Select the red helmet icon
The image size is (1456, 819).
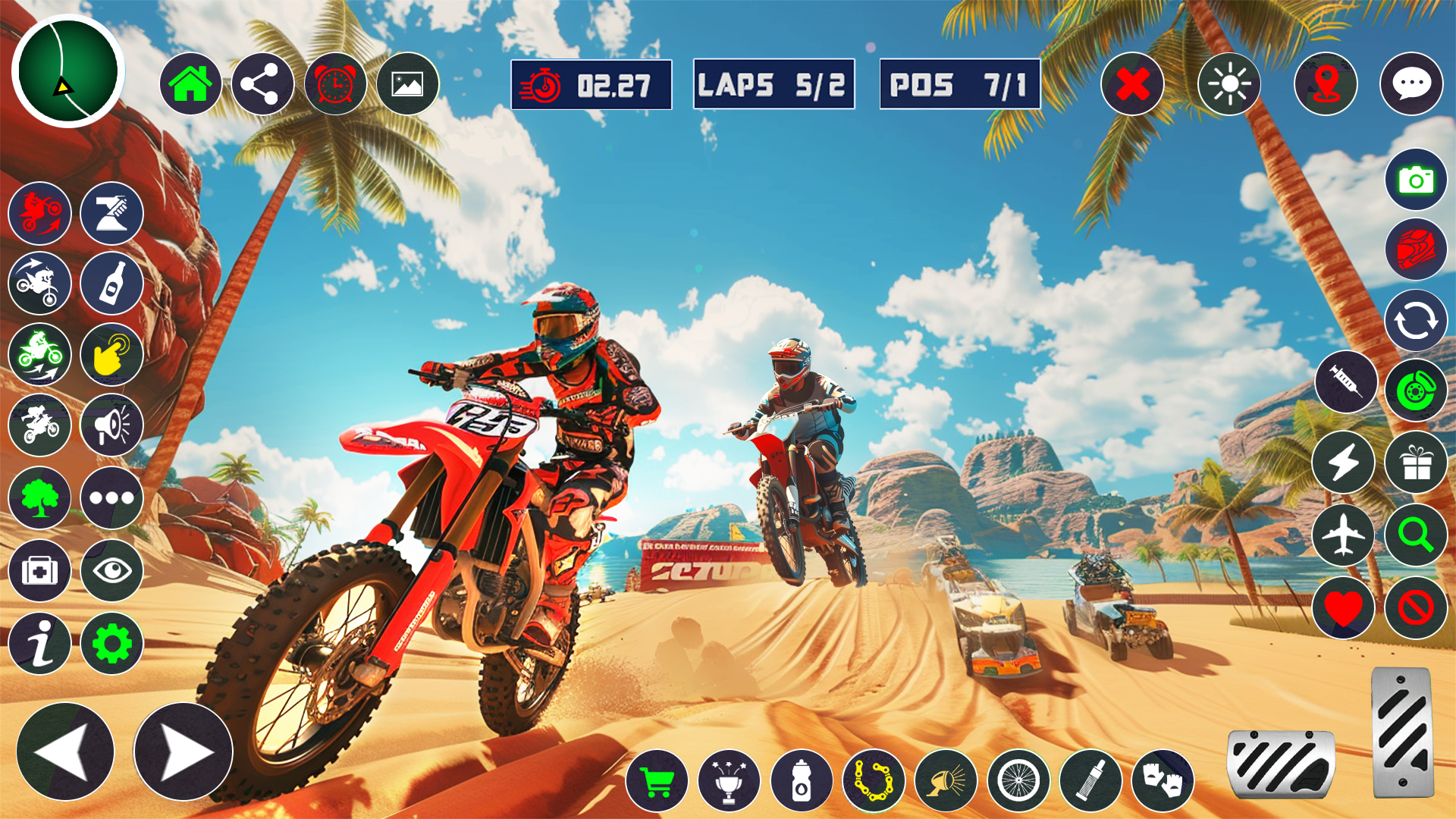click(1416, 249)
